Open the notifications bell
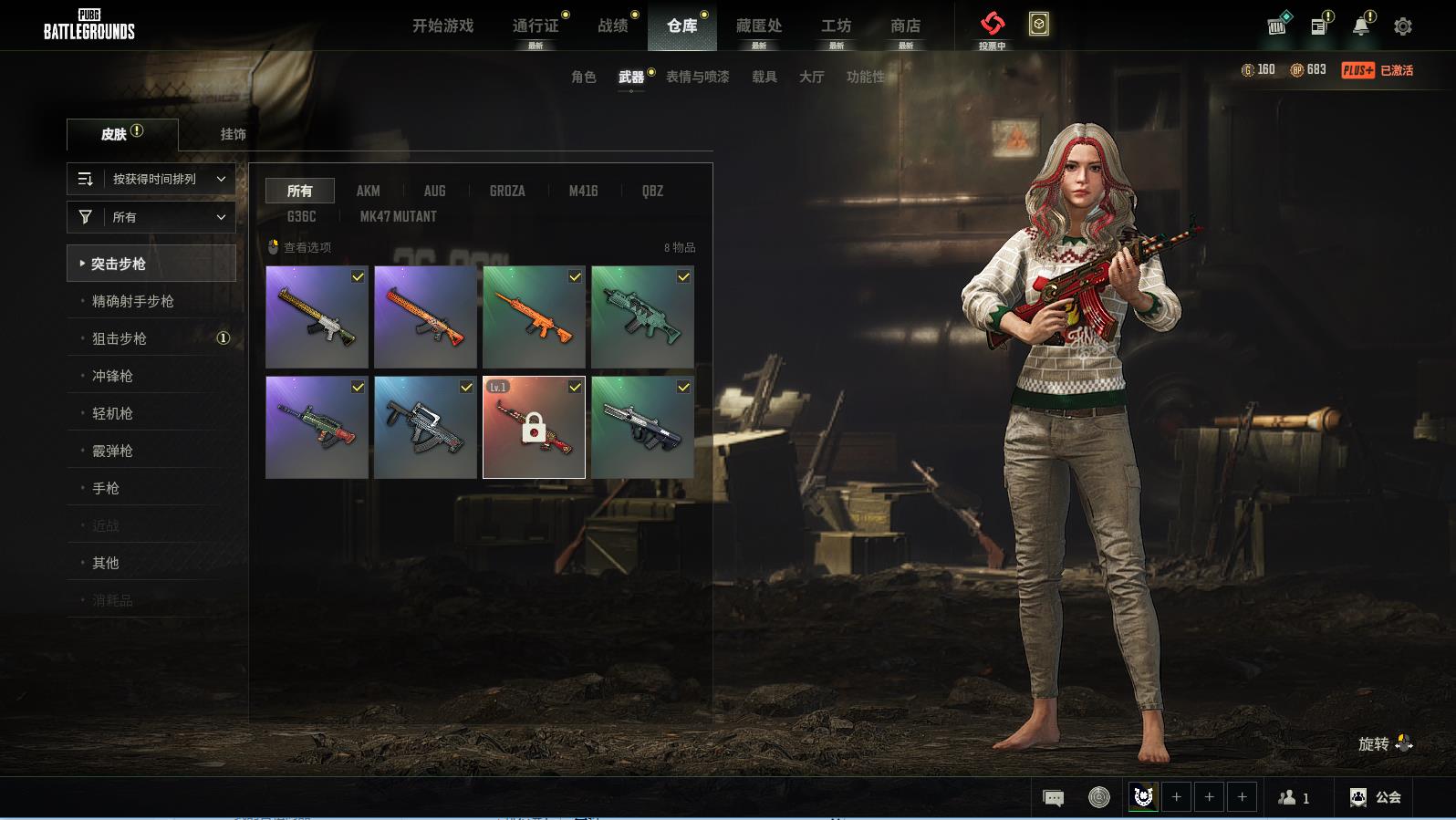The width and height of the screenshot is (1456, 820). 1360,26
